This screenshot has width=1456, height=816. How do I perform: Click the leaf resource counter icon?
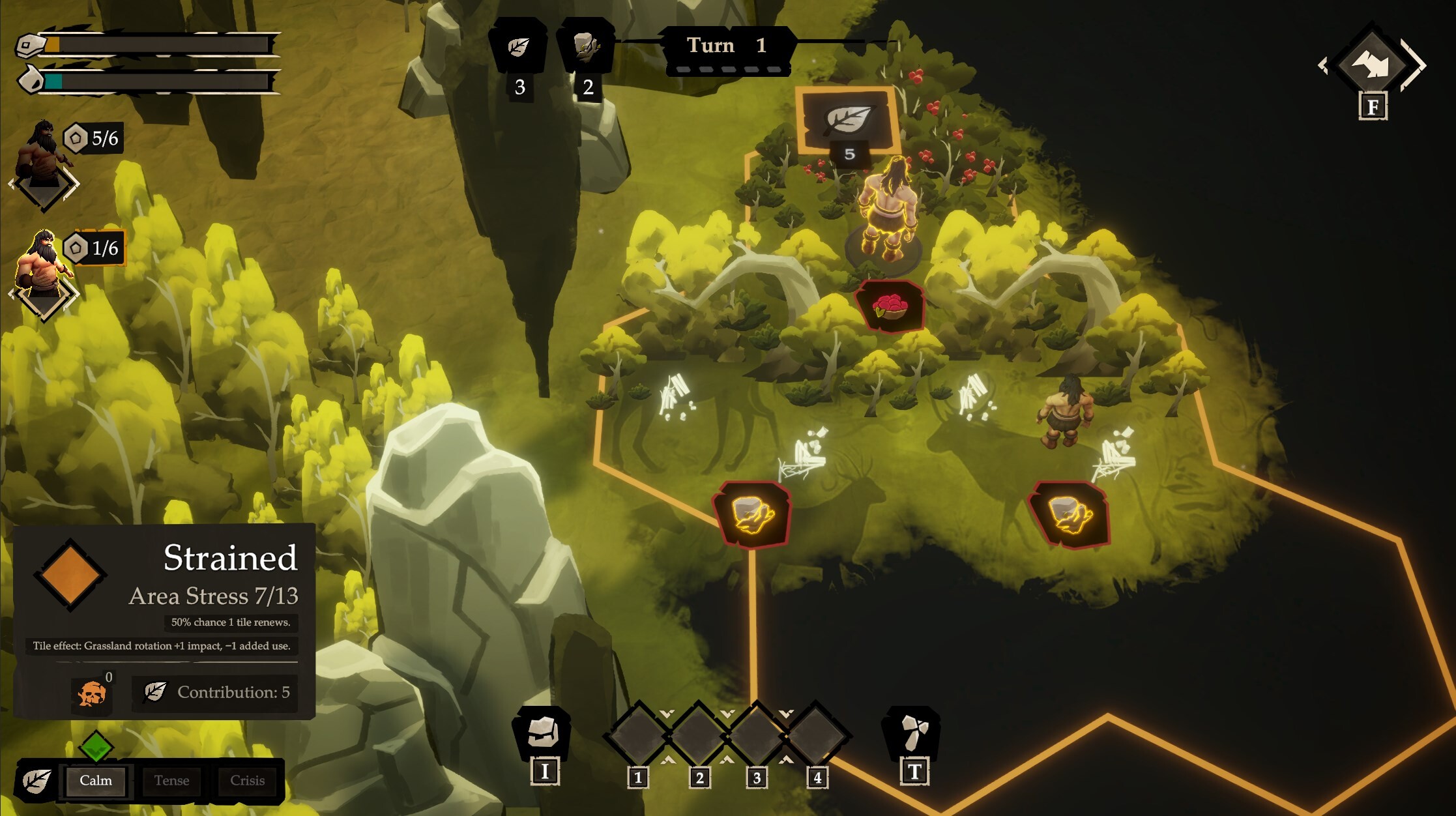pos(519,47)
